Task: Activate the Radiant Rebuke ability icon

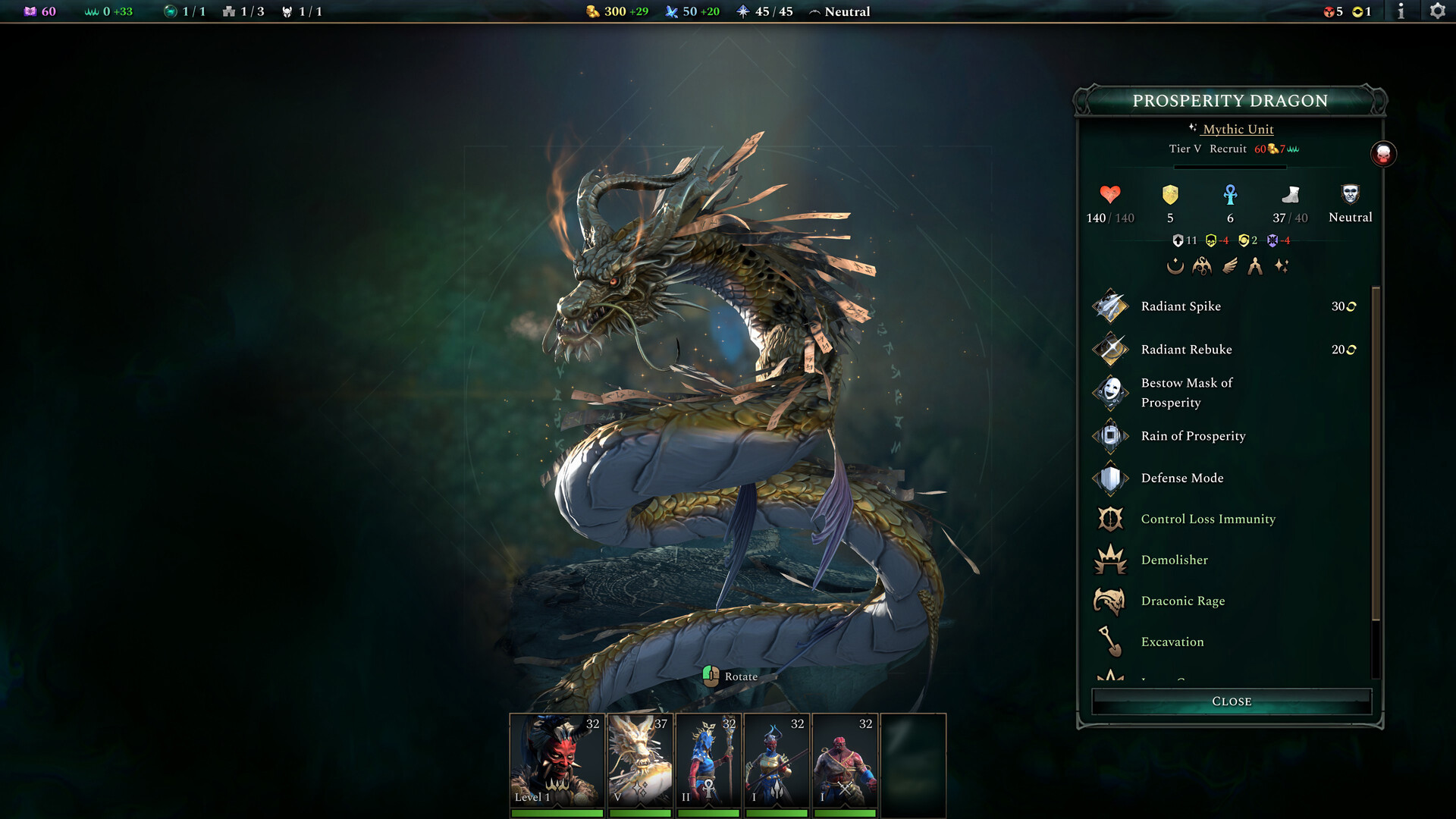Action: click(x=1110, y=350)
